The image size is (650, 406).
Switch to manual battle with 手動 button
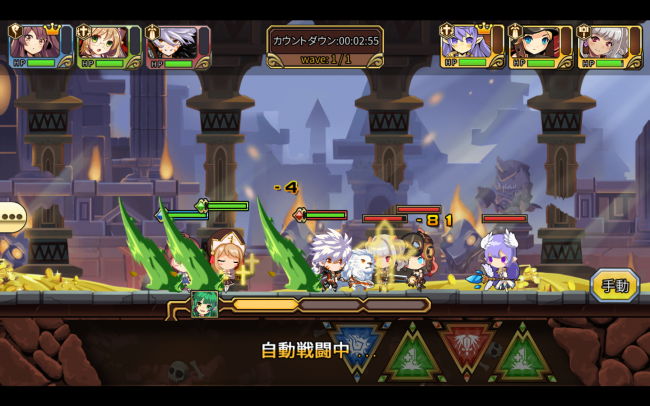(x=614, y=285)
